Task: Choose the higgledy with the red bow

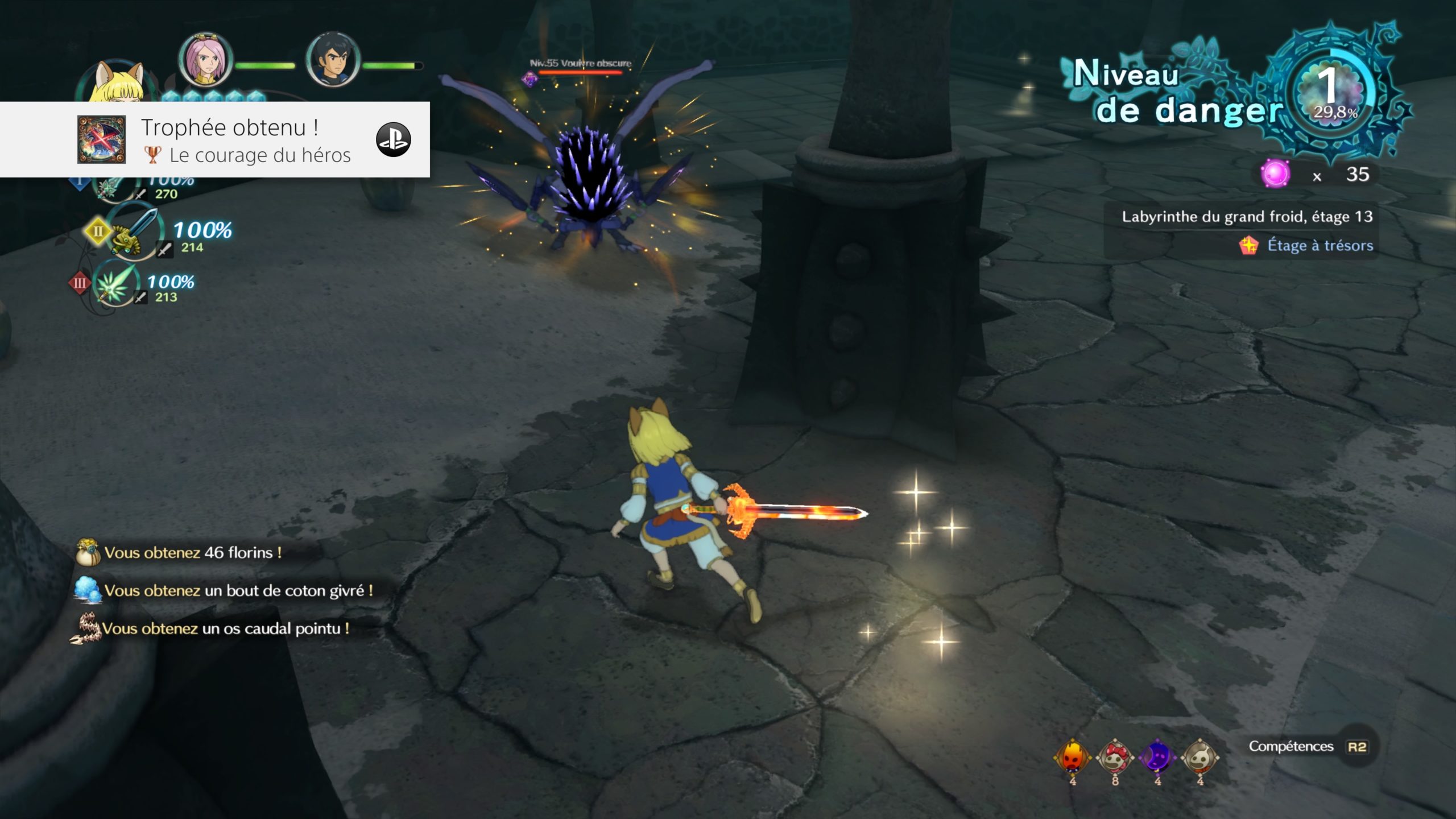Action: click(1115, 757)
